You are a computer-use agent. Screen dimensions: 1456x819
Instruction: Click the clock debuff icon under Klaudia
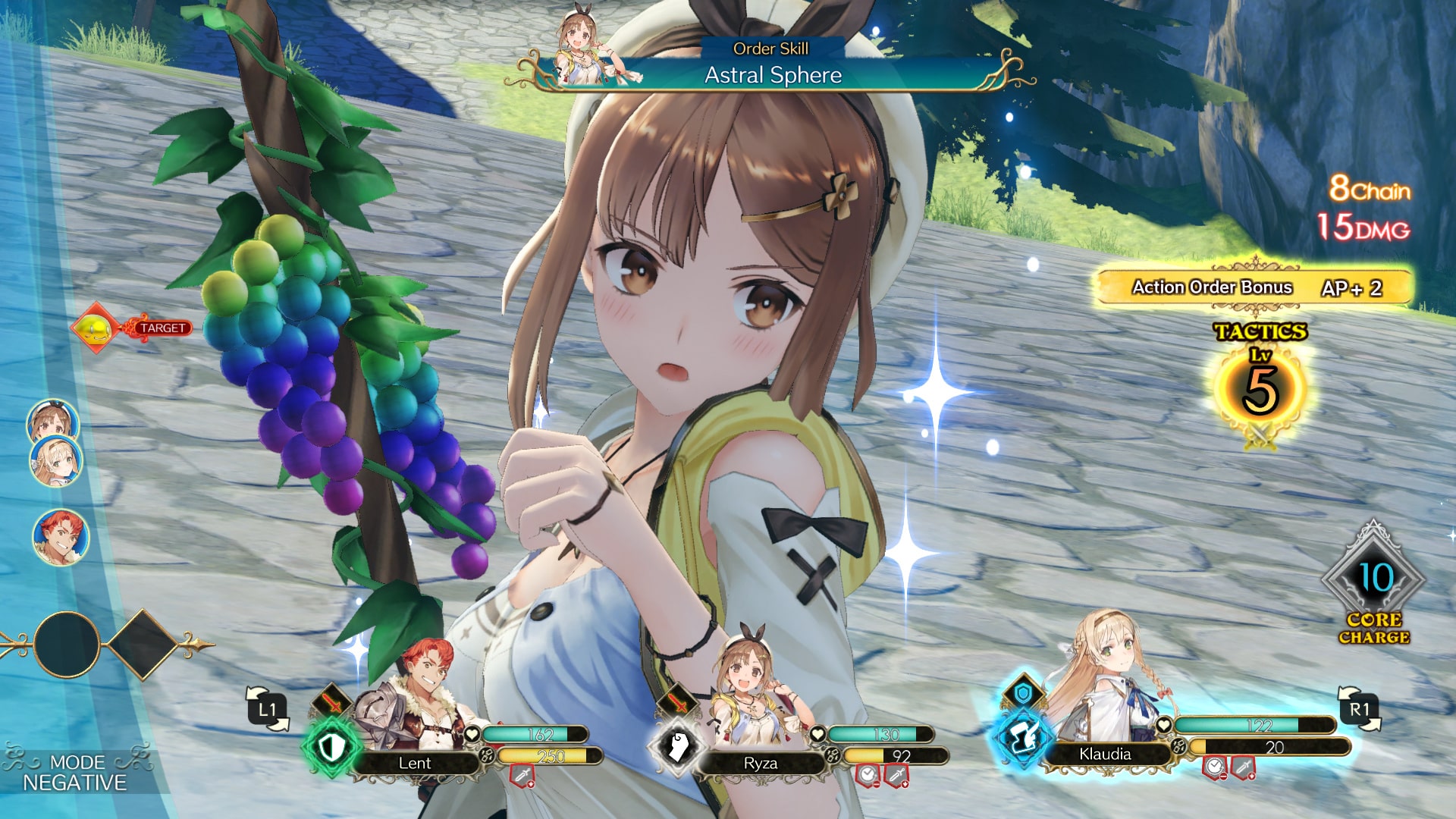(1215, 768)
